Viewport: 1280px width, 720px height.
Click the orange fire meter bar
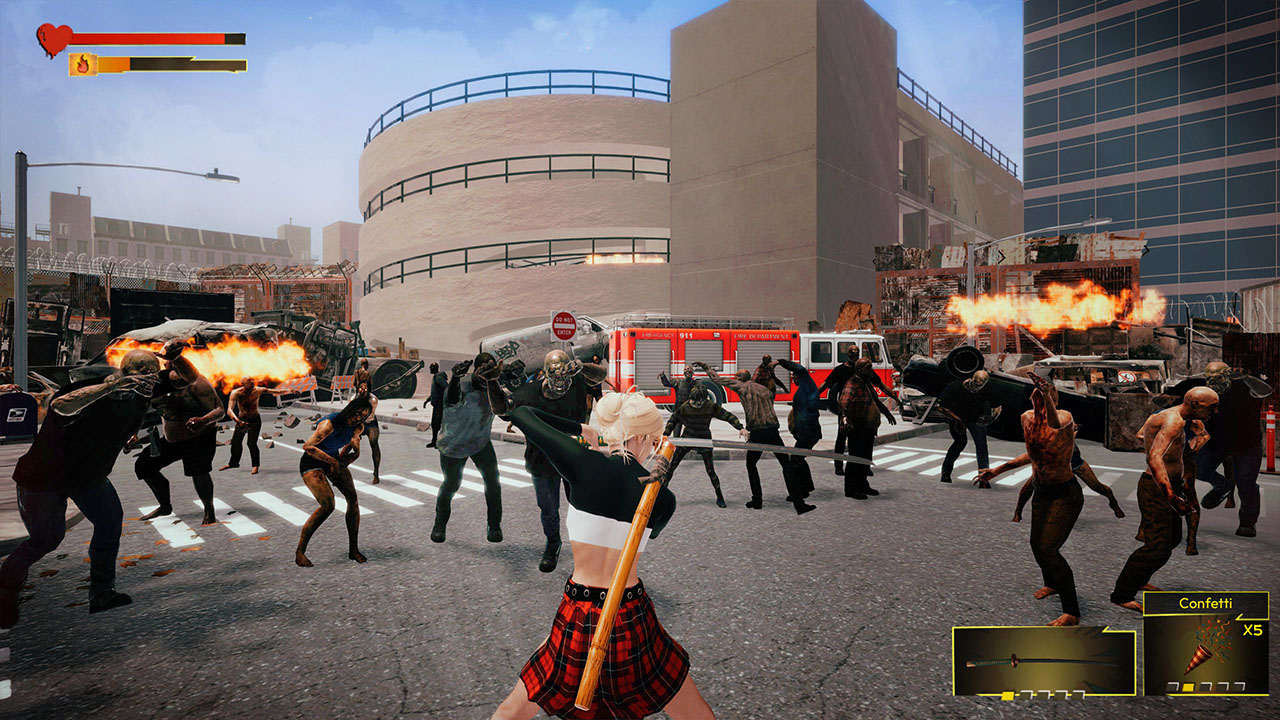coord(112,63)
